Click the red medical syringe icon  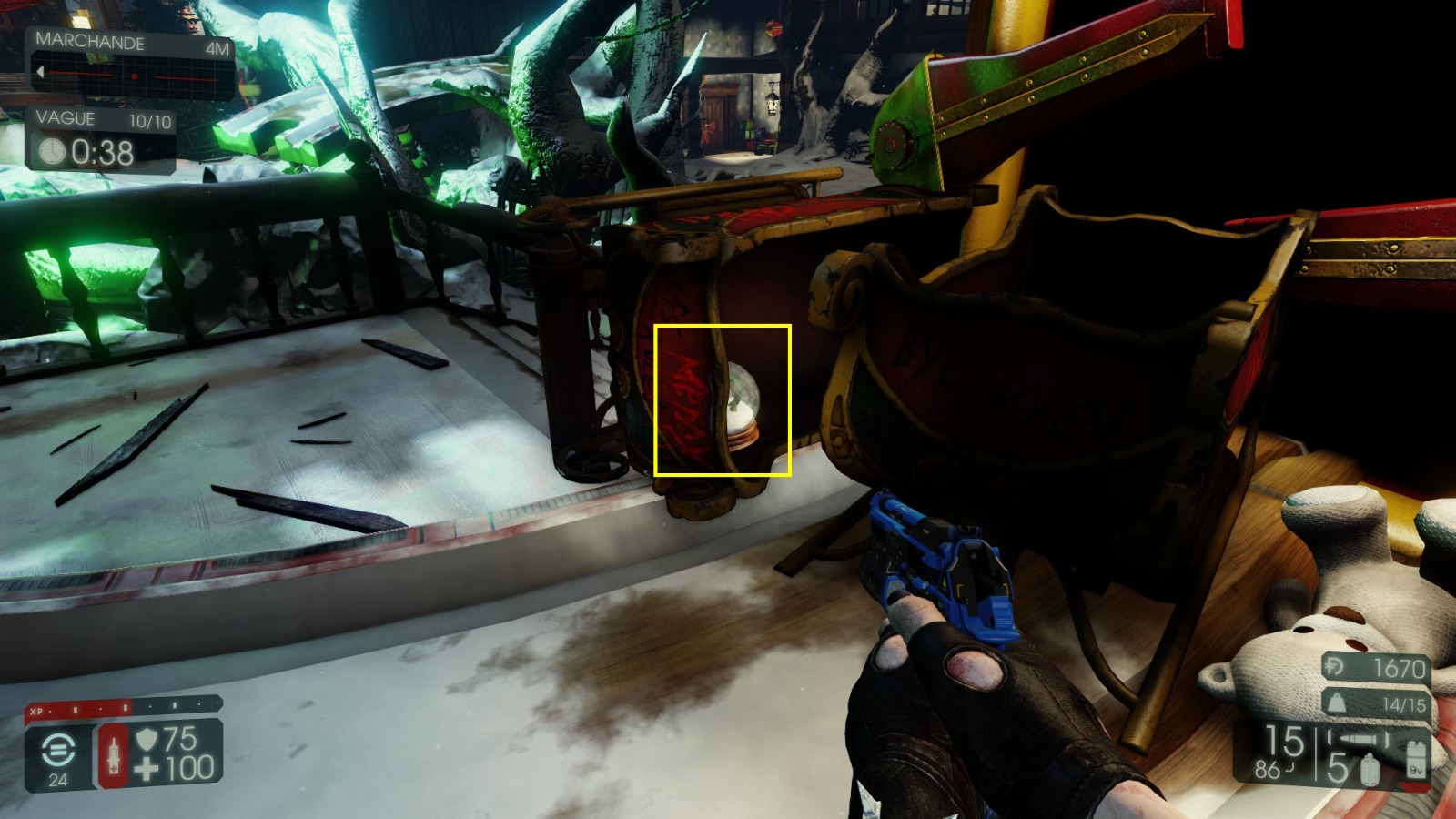coord(114,755)
